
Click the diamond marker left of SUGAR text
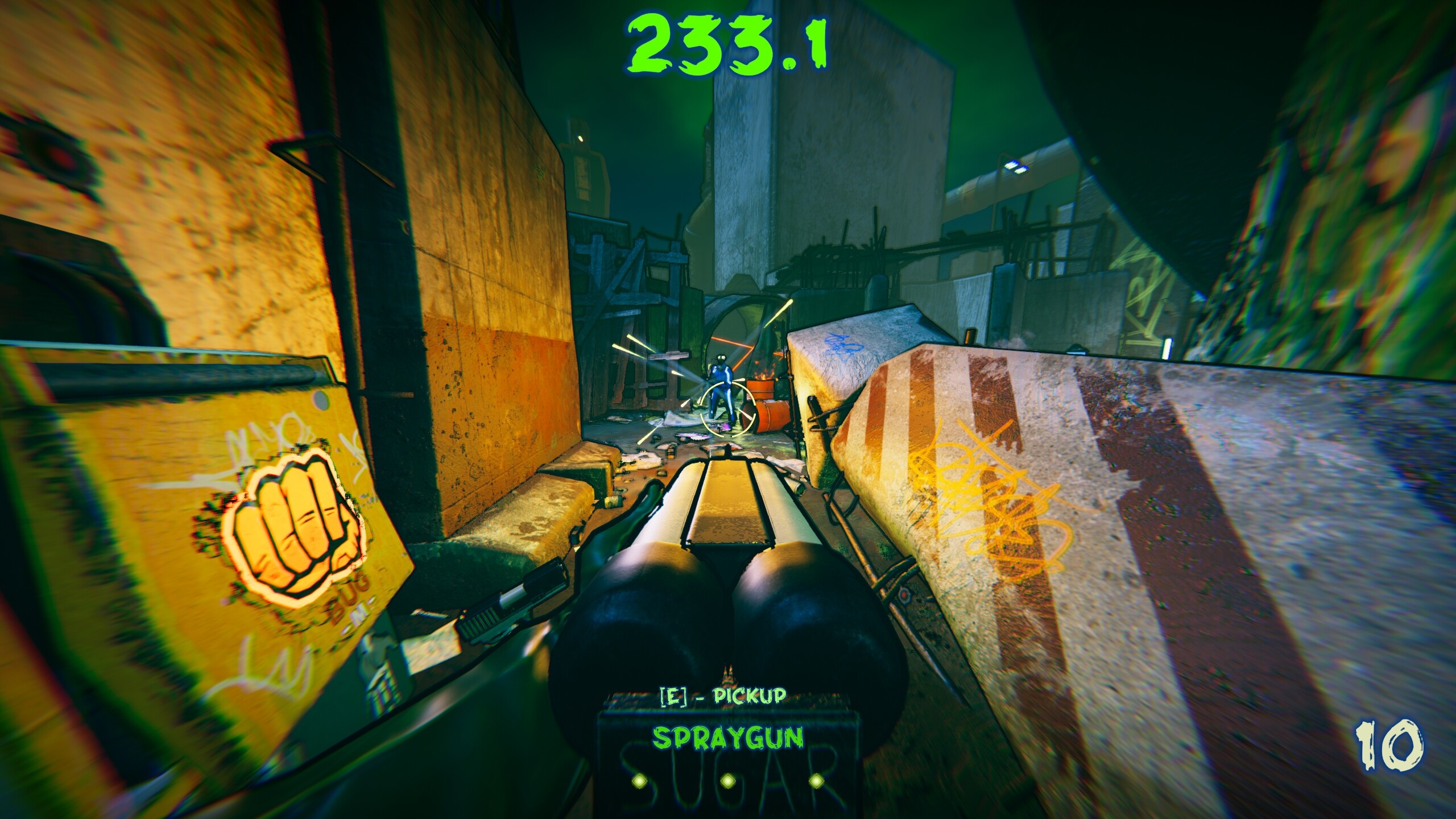click(x=640, y=784)
